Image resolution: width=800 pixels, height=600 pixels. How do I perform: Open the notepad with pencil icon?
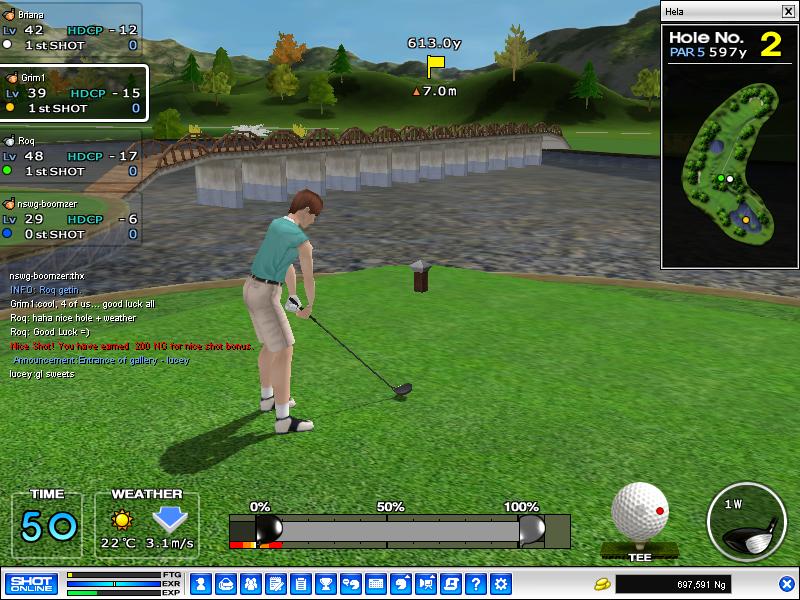pos(276,583)
